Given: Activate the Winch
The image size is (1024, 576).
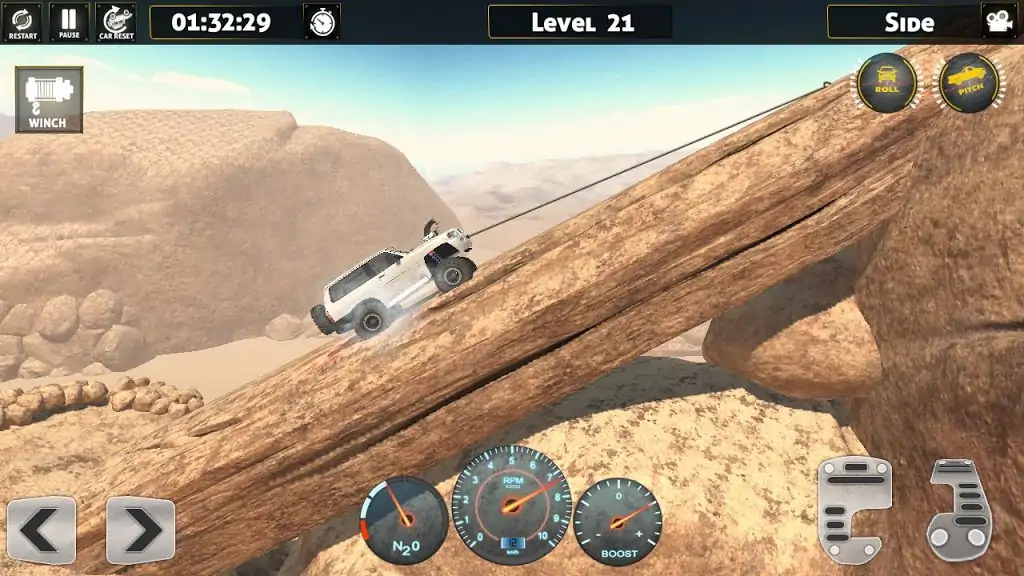Looking at the screenshot, I should [48, 100].
